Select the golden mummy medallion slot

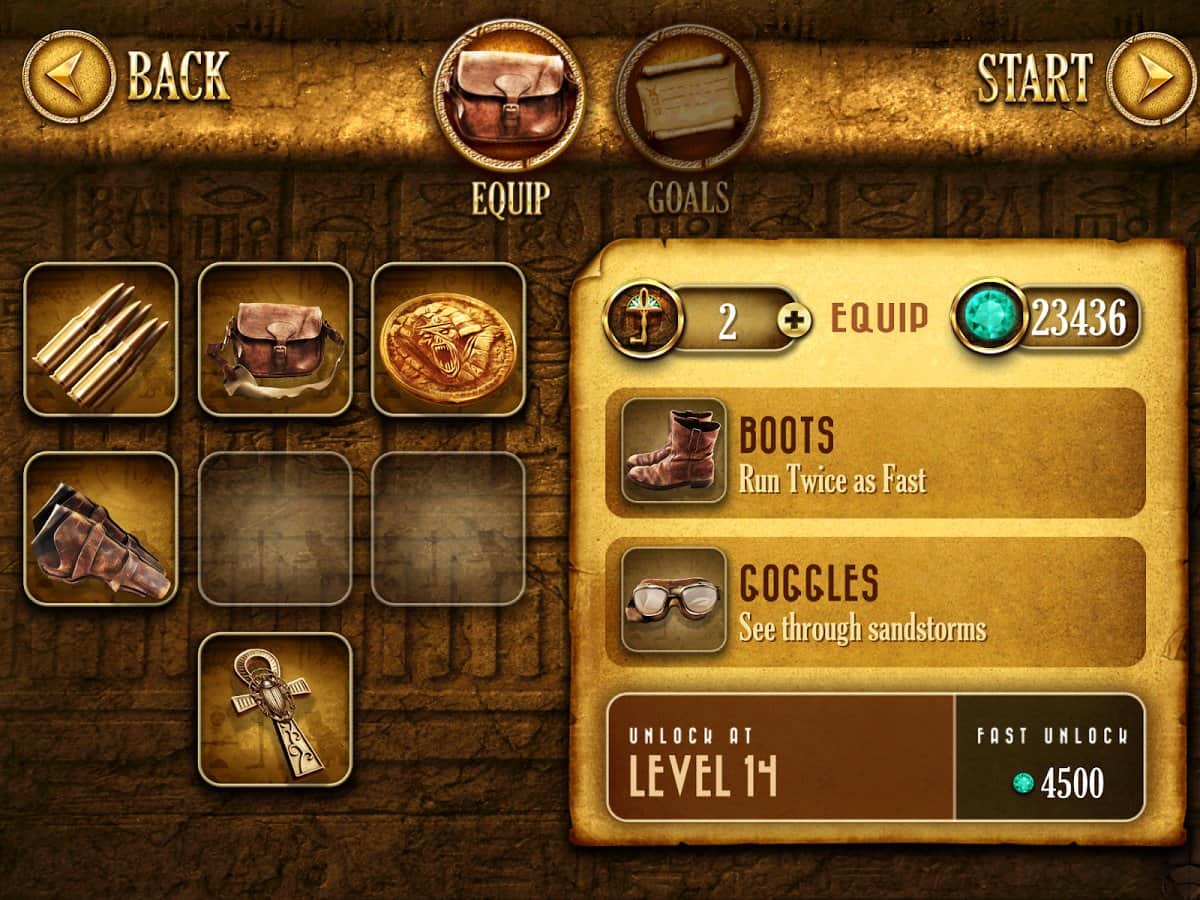448,339
